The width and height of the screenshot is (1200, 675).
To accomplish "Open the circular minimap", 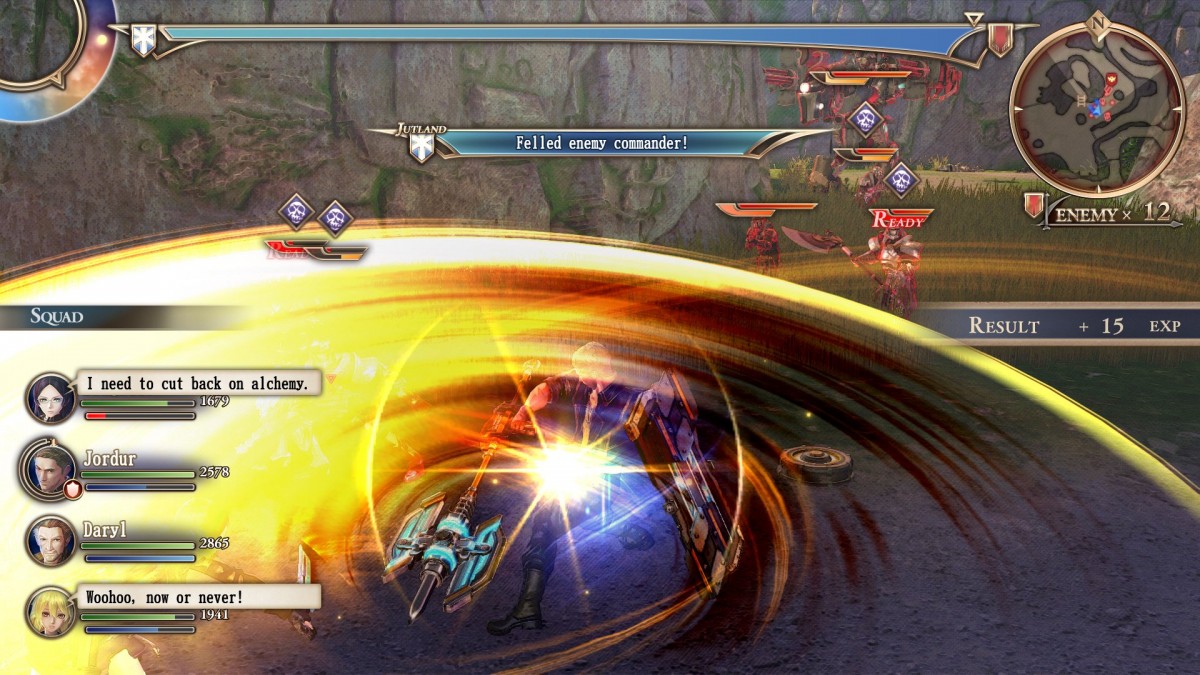I will coord(1097,110).
